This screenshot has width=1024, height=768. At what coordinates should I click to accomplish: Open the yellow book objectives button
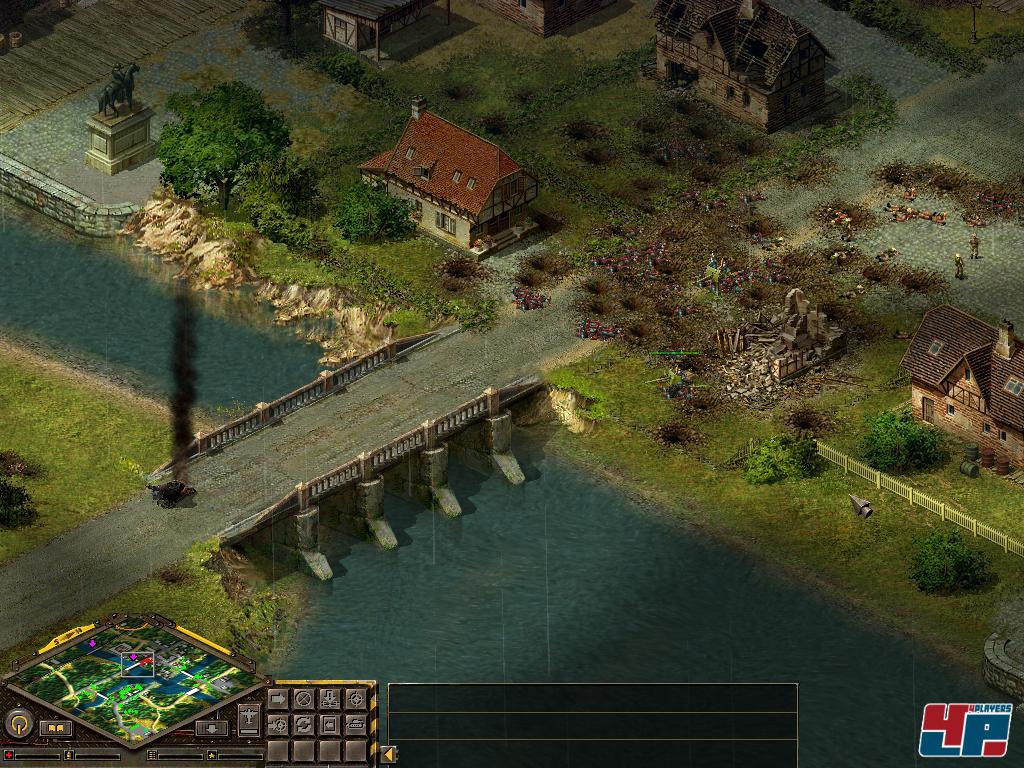click(x=56, y=728)
